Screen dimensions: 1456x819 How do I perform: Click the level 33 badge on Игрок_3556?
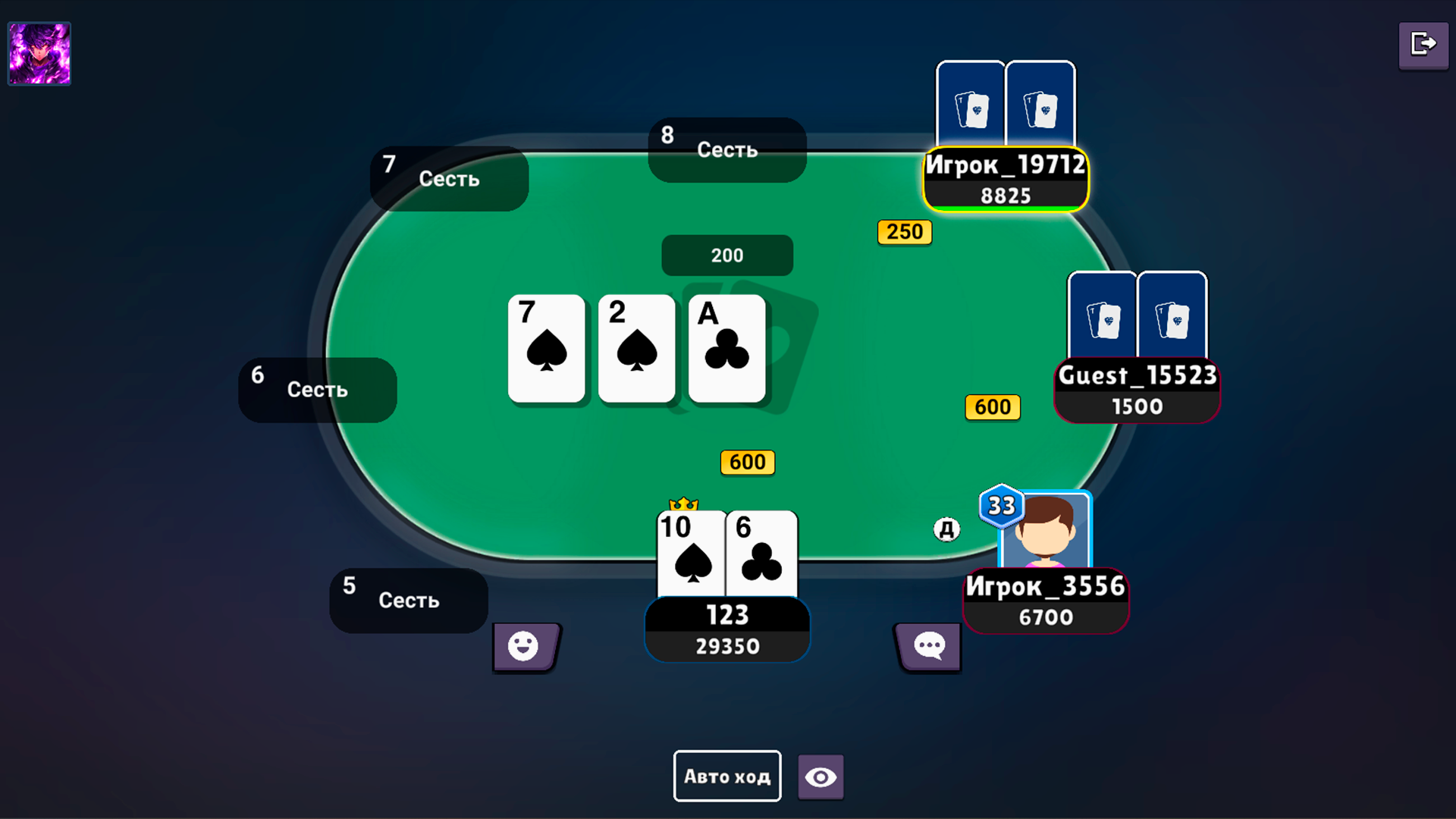tap(1001, 507)
